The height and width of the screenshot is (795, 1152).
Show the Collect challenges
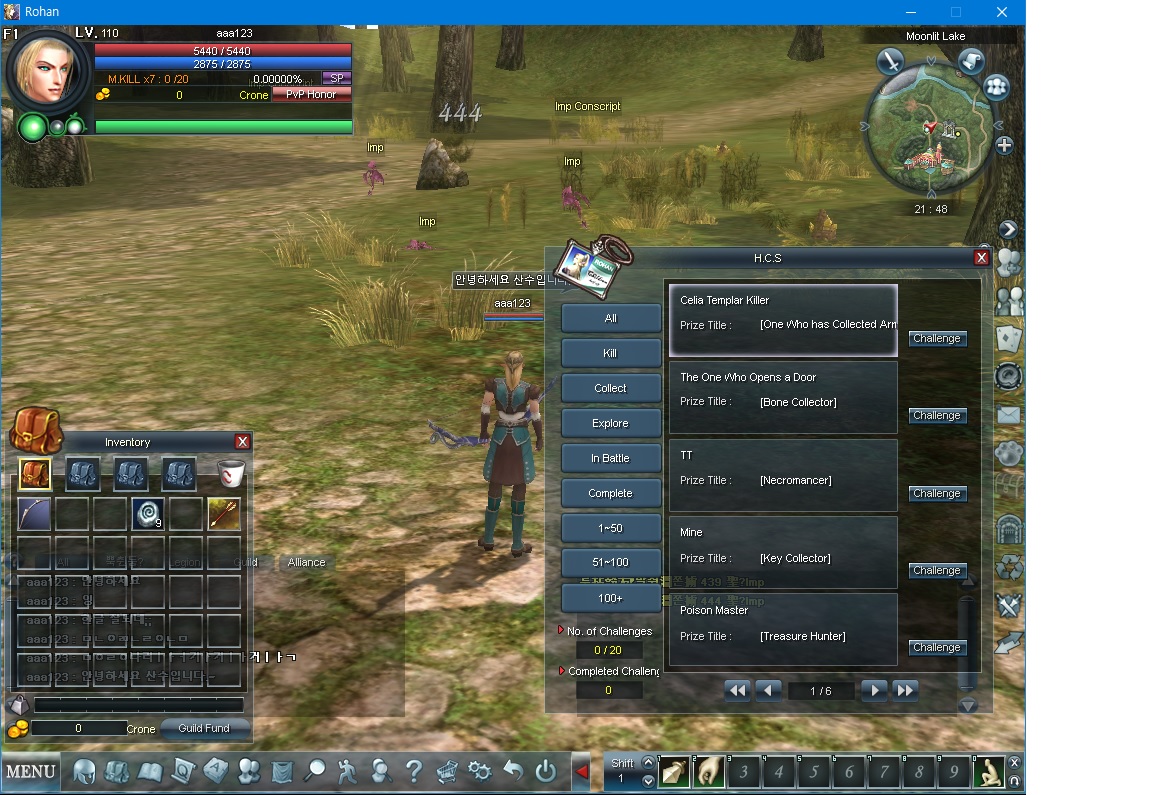pos(610,388)
